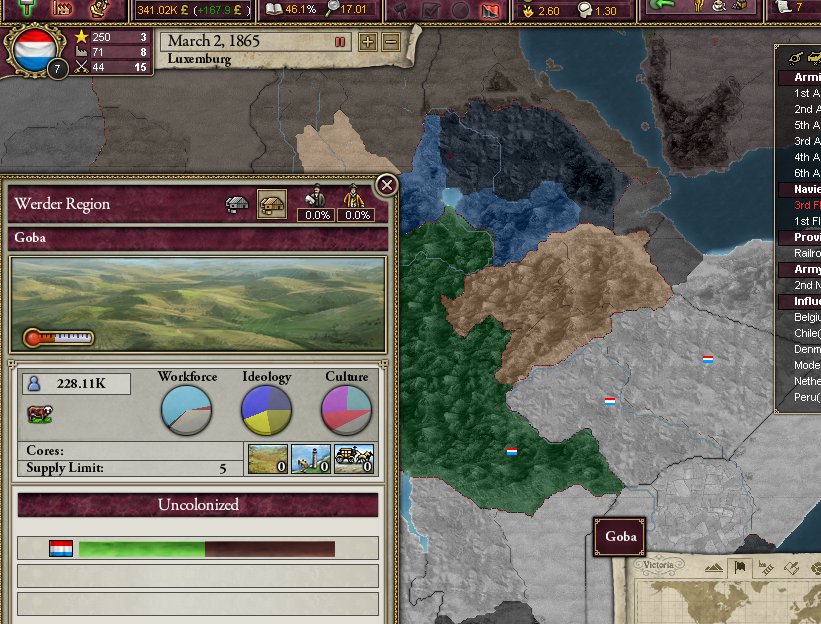This screenshot has height=624, width=821.
Task: Increase game speed with the plus button
Action: [368, 42]
